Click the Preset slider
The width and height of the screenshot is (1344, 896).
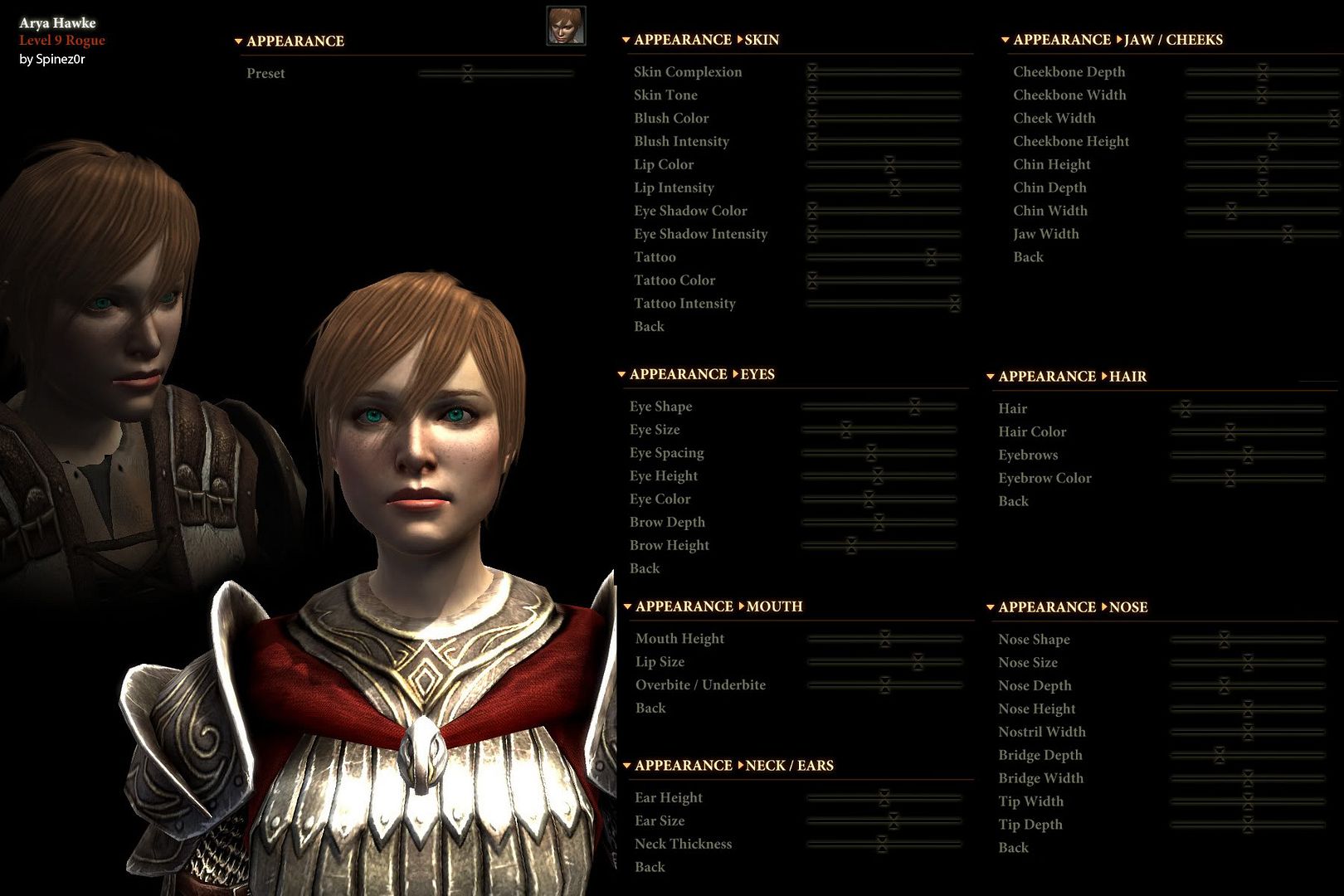467,73
